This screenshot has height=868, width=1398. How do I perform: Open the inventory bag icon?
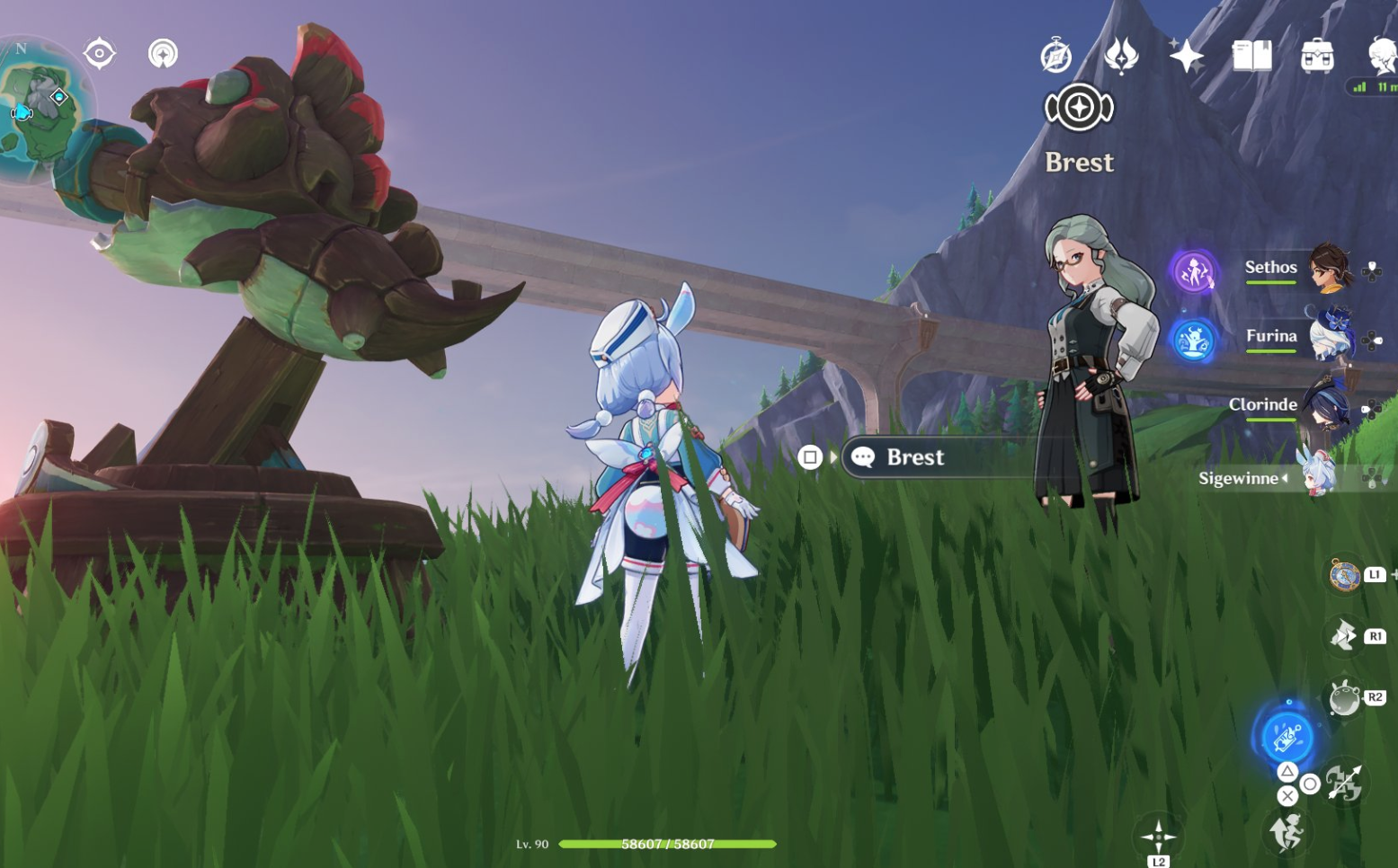pos(1317,56)
